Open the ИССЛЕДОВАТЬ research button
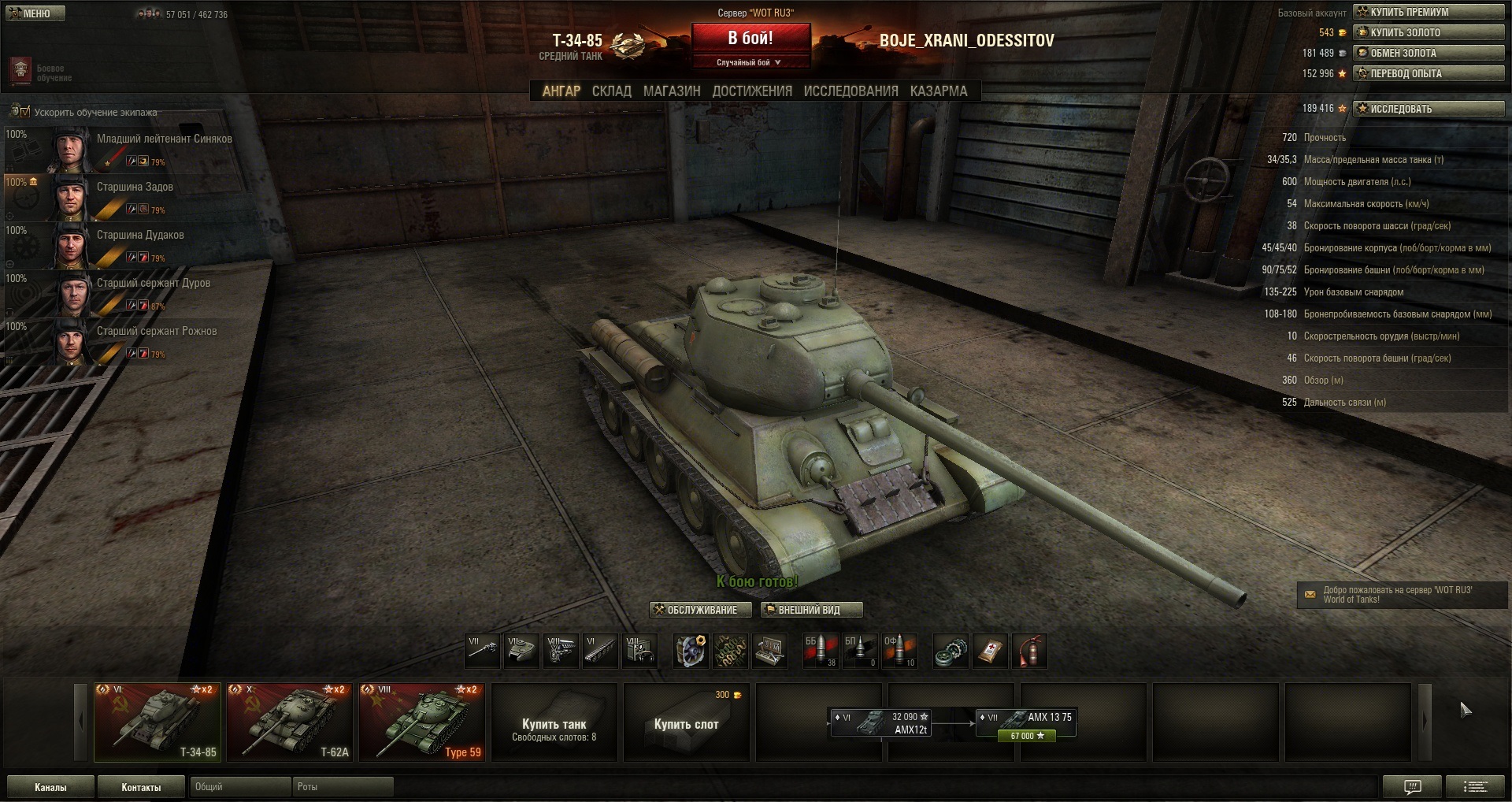The height and width of the screenshot is (802, 1512). 1428,109
